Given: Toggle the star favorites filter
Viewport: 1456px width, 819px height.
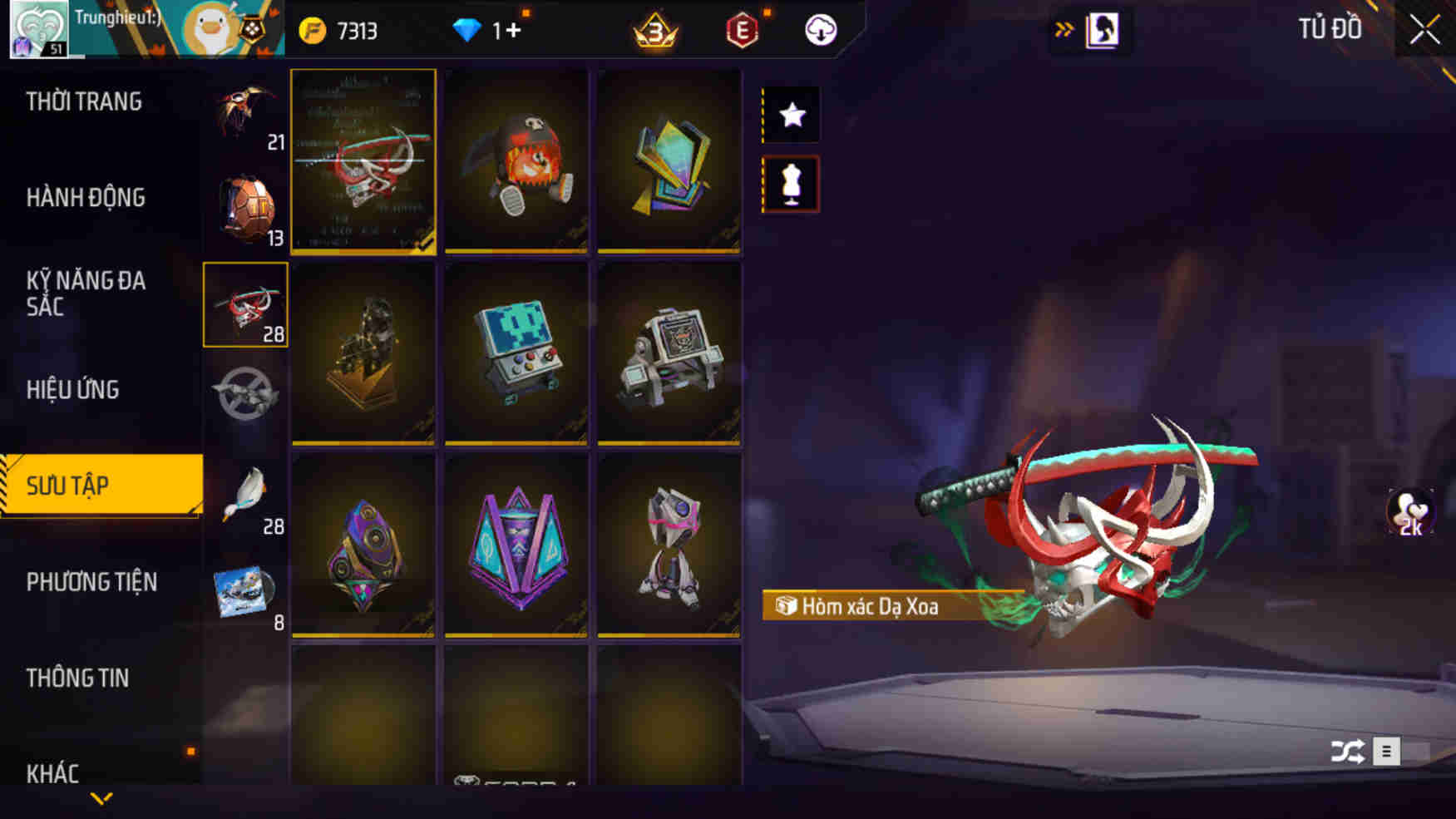Looking at the screenshot, I should point(790,115).
